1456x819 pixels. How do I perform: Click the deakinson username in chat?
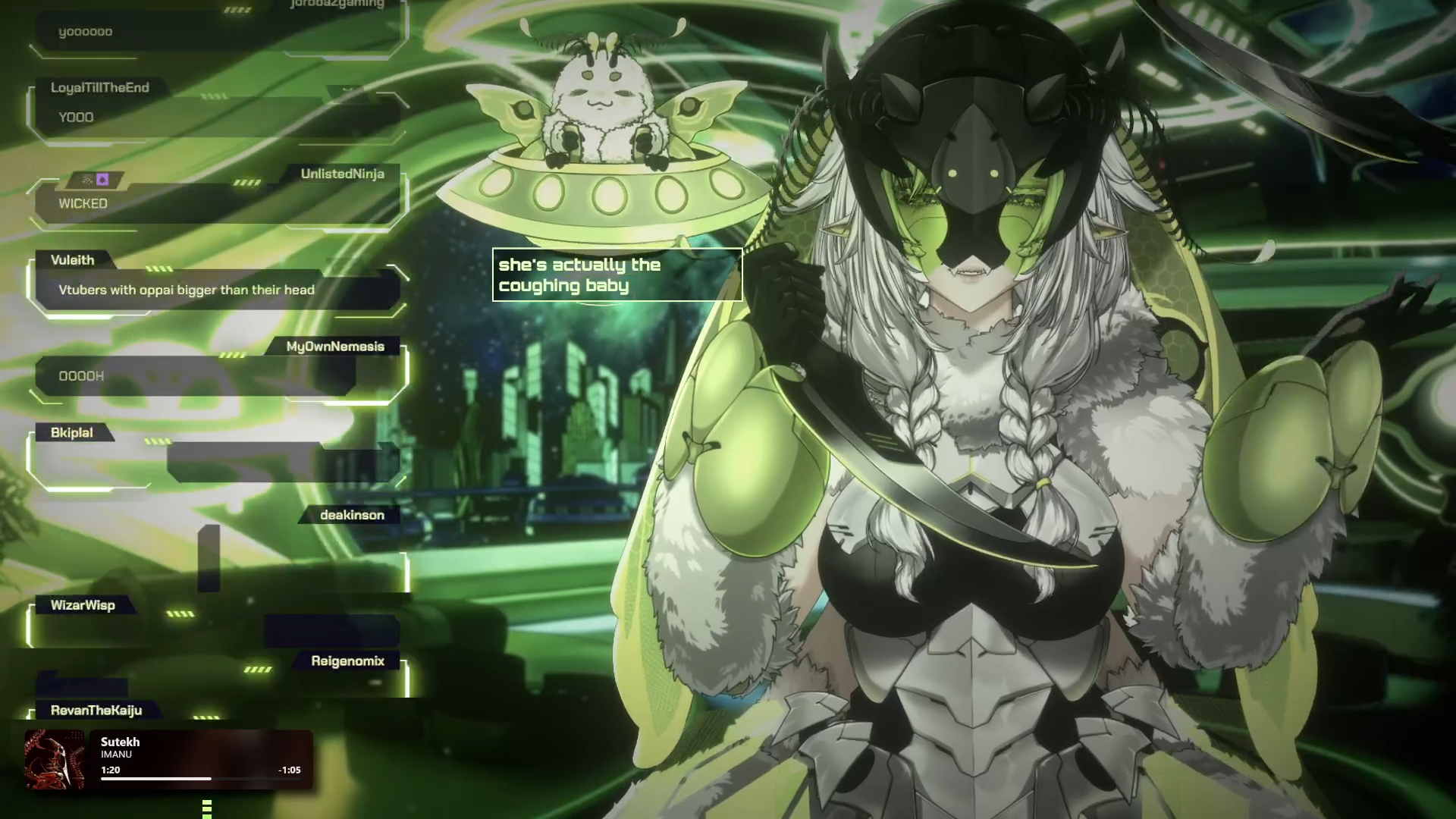(x=352, y=516)
